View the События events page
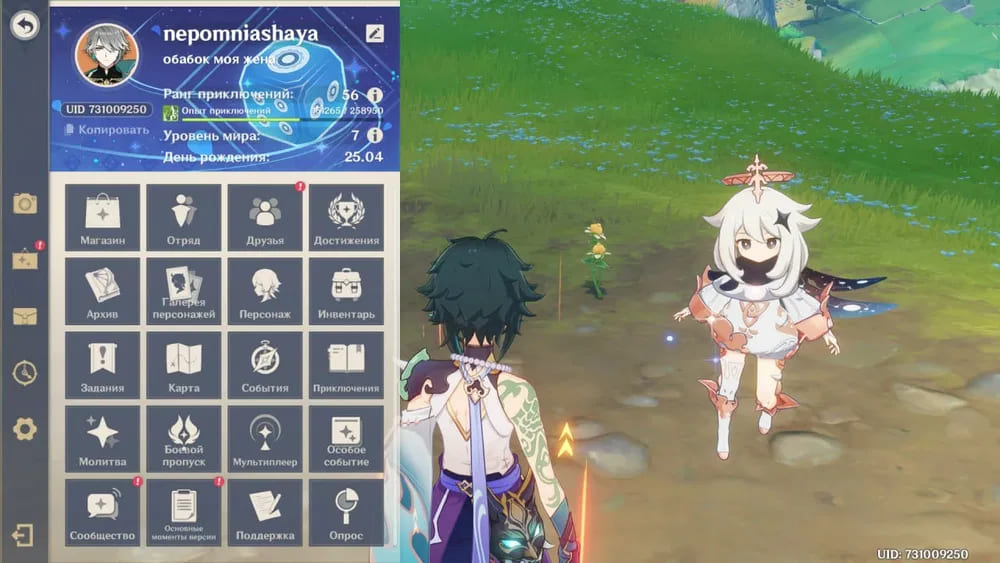The height and width of the screenshot is (563, 1000). pos(265,365)
